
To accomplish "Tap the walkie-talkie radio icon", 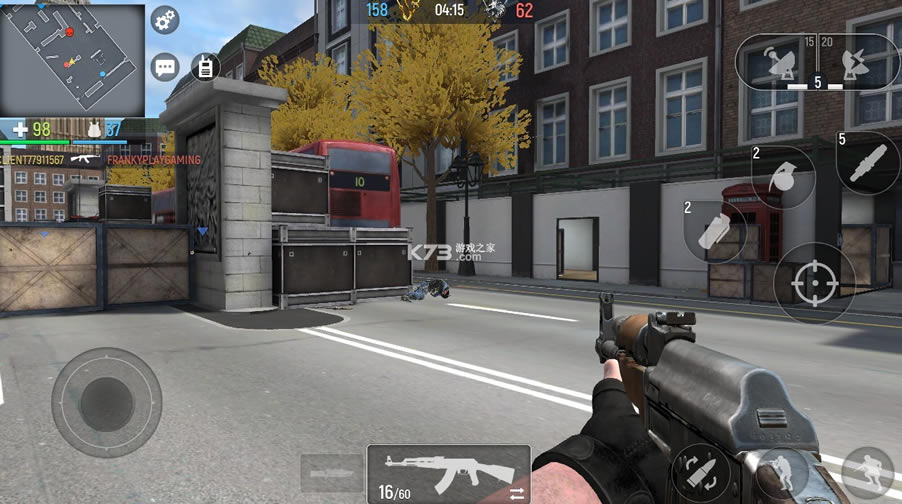I will (x=205, y=67).
